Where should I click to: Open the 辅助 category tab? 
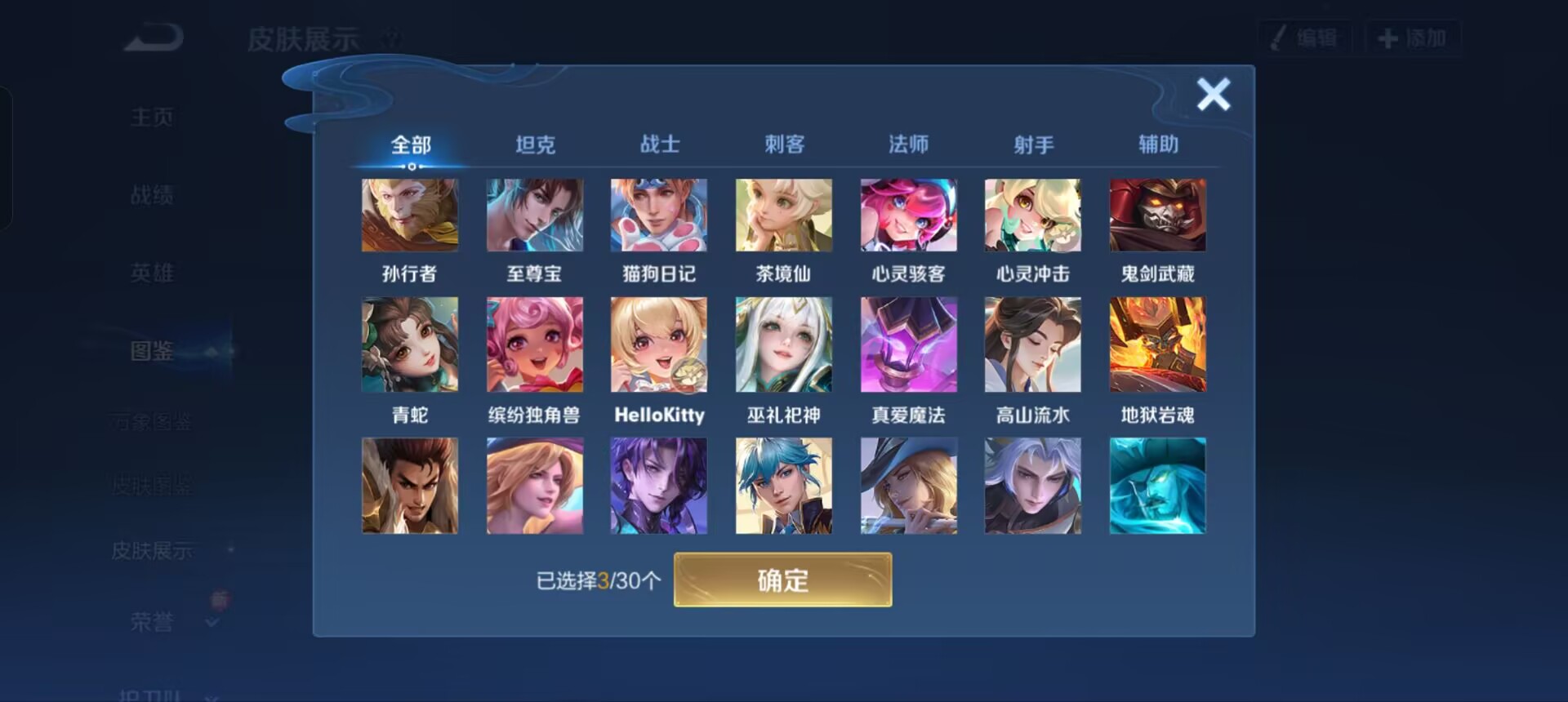coord(1157,144)
